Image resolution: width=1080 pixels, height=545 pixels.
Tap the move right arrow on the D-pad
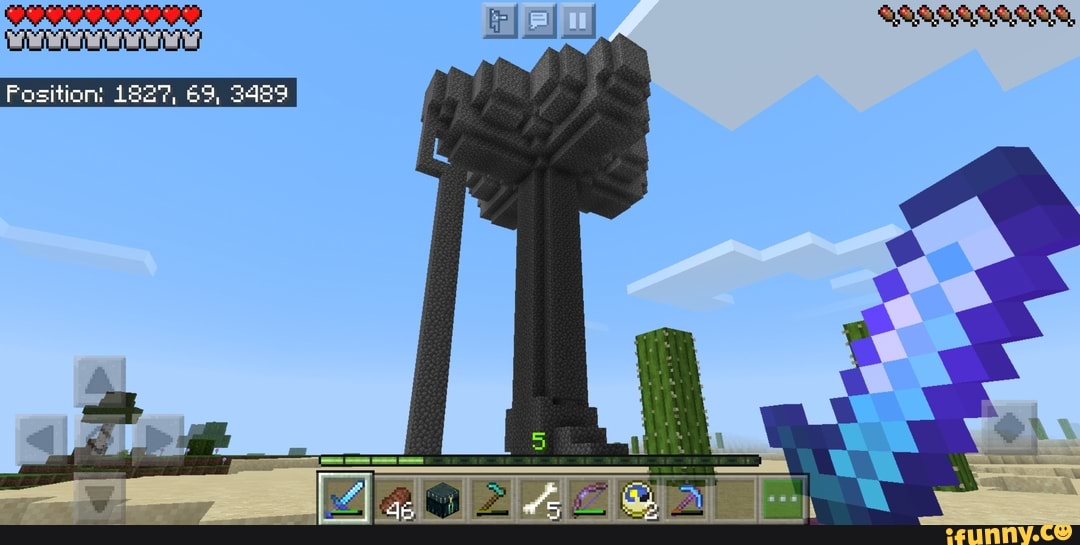(x=157, y=438)
